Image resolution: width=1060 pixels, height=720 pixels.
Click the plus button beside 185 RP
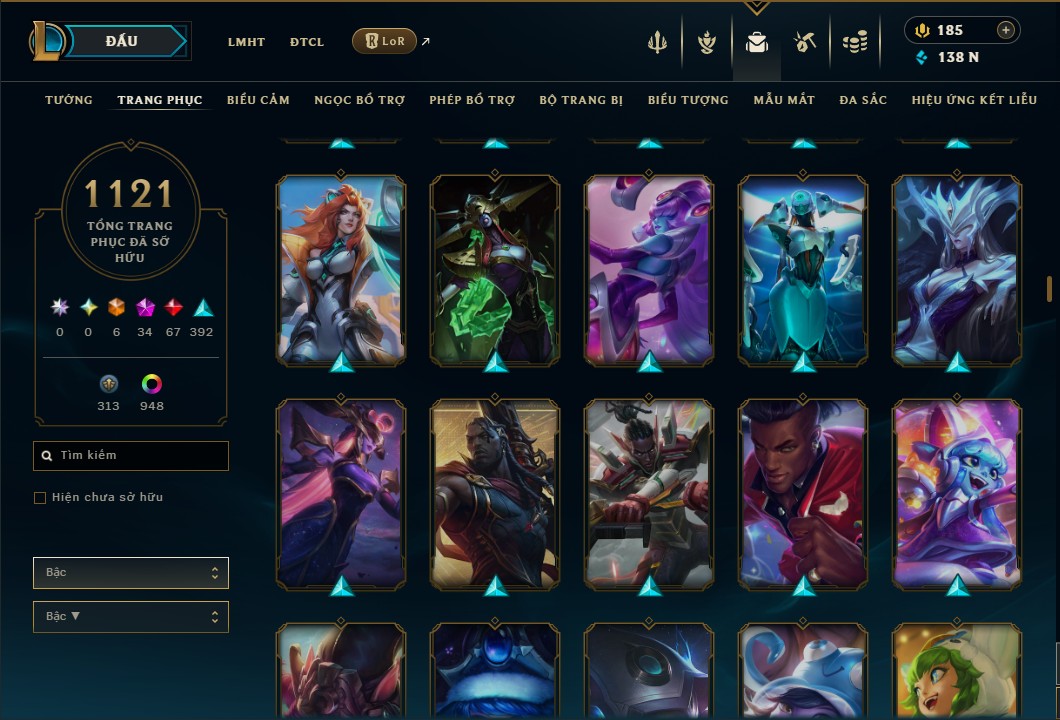tap(1005, 30)
